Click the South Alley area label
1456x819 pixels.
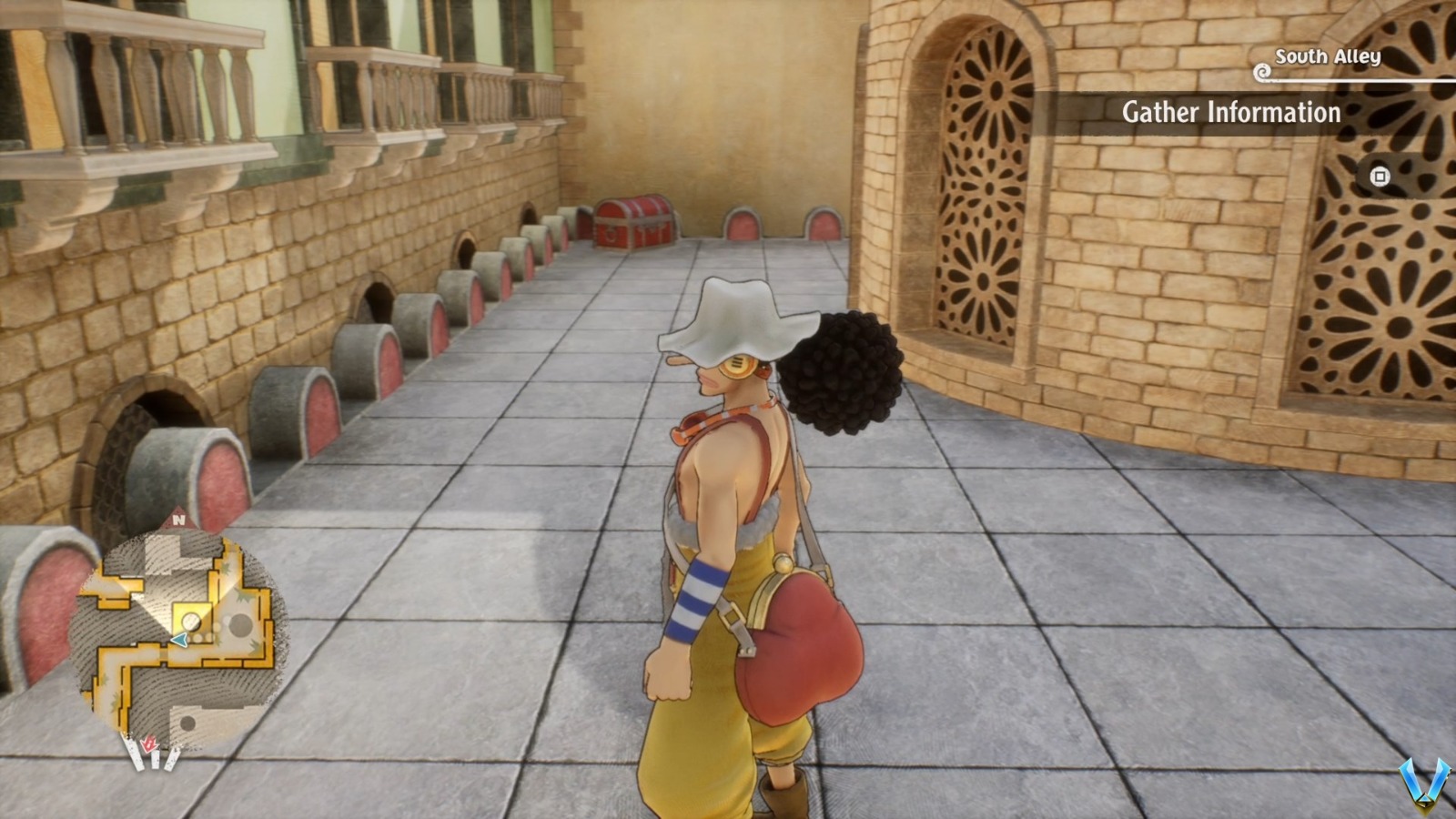[x=1327, y=56]
